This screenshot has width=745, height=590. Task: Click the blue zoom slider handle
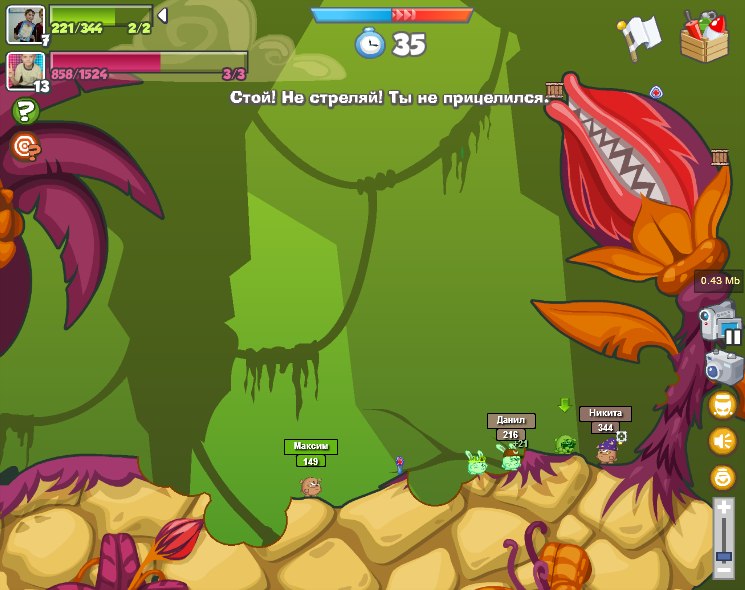pyautogui.click(x=723, y=554)
